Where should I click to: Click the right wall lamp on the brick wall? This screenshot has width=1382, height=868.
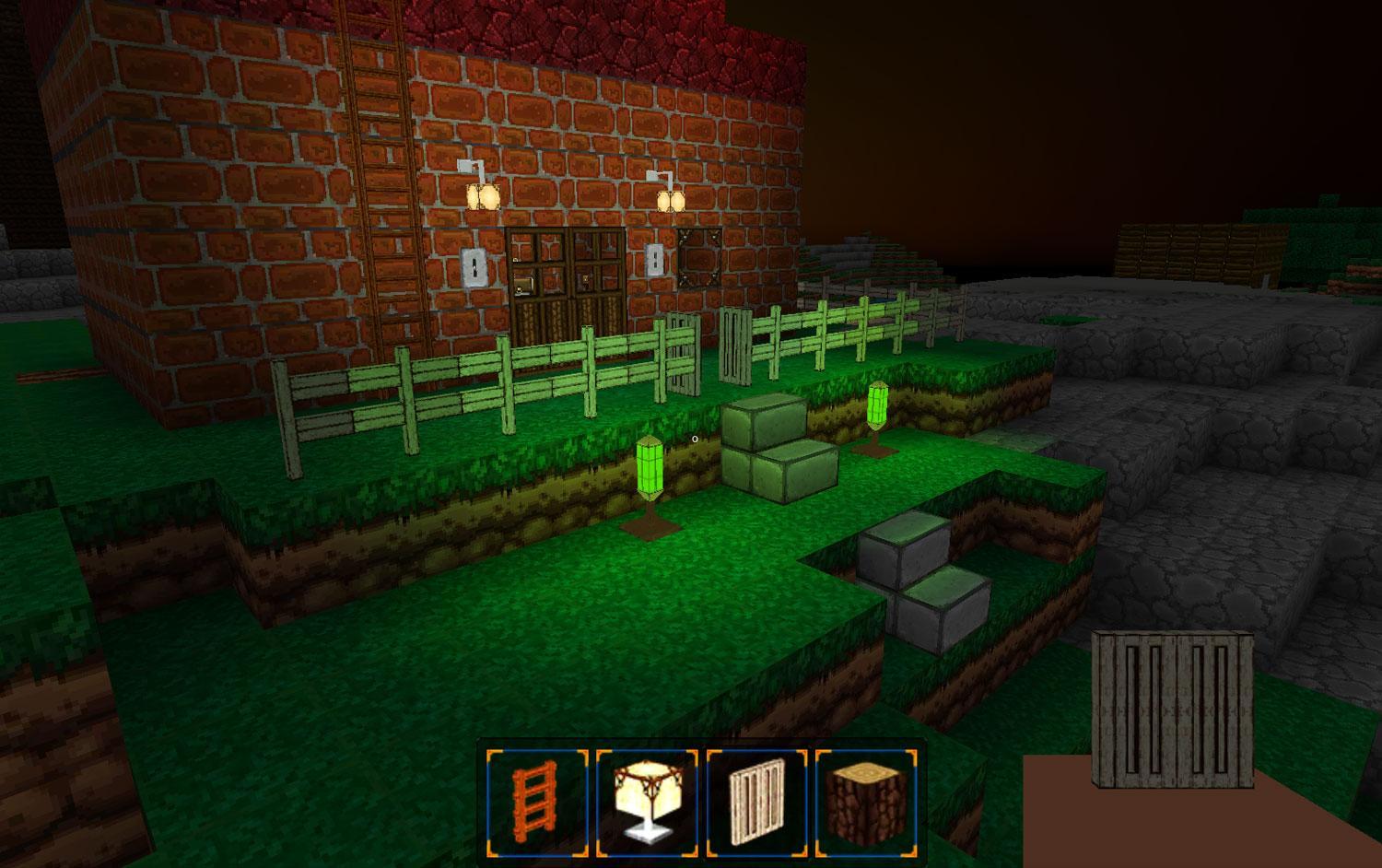point(671,199)
